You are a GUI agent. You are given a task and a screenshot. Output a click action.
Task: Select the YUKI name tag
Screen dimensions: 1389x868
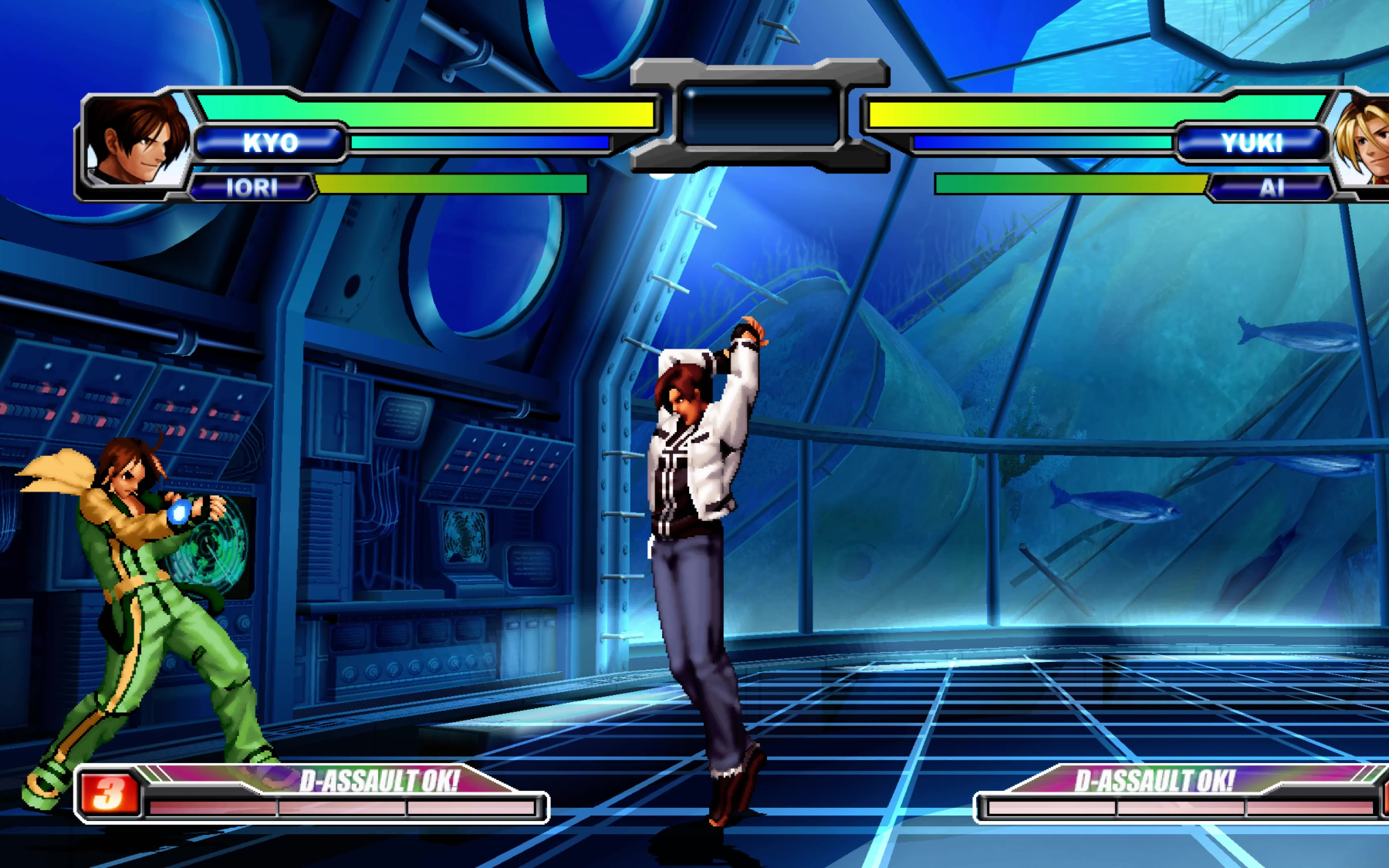coord(1252,143)
